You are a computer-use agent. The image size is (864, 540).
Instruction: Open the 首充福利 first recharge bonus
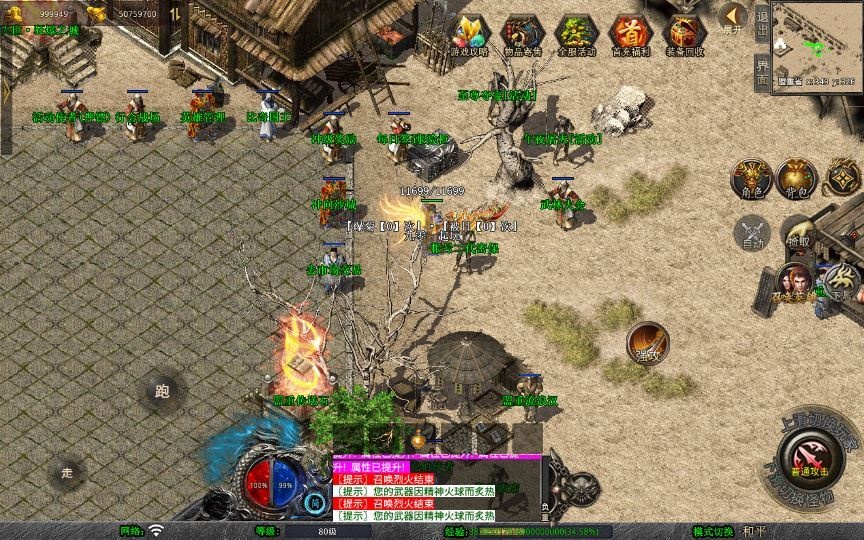pos(630,36)
